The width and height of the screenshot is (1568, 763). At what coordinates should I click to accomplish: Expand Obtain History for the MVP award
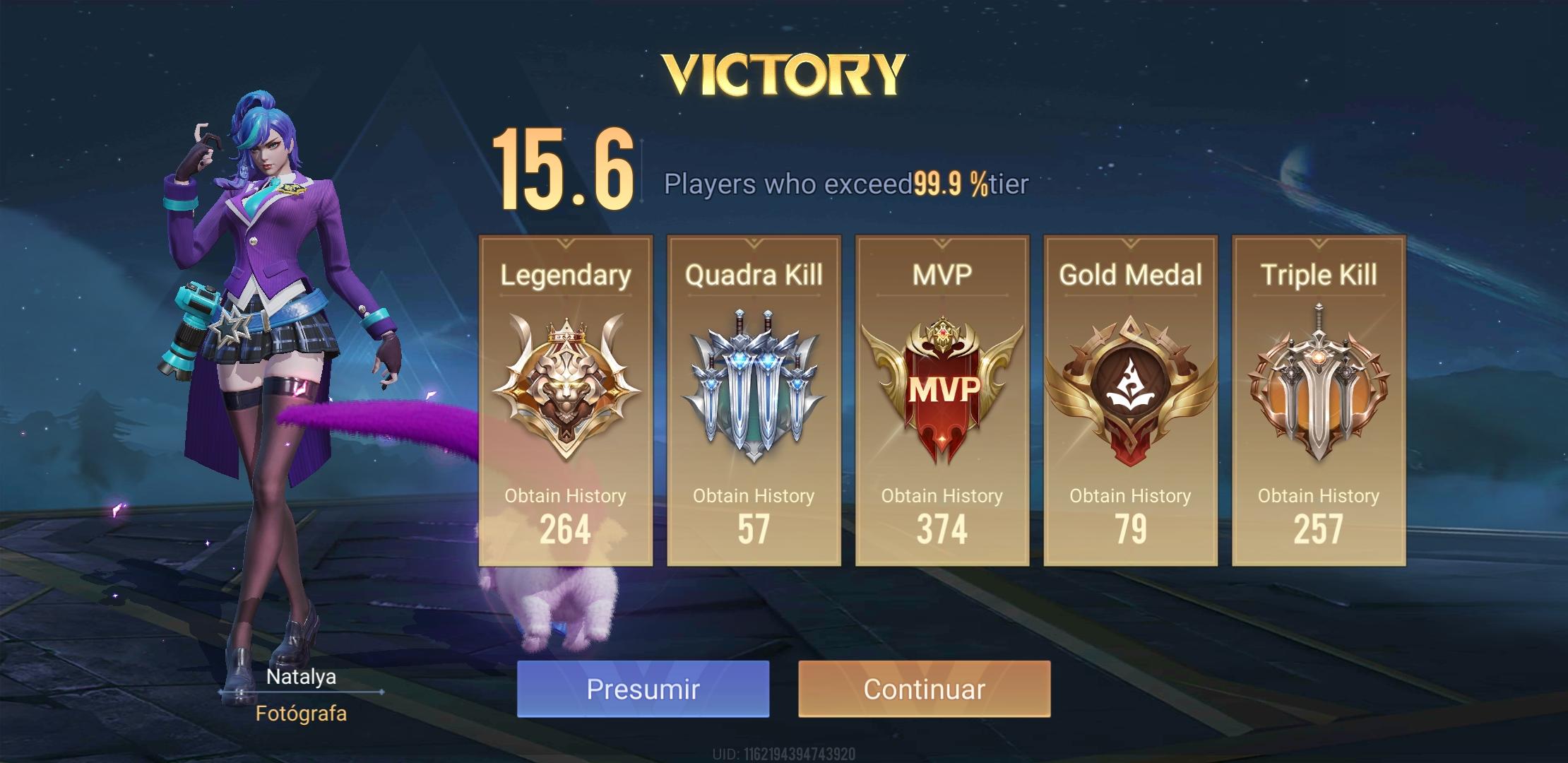click(x=942, y=496)
